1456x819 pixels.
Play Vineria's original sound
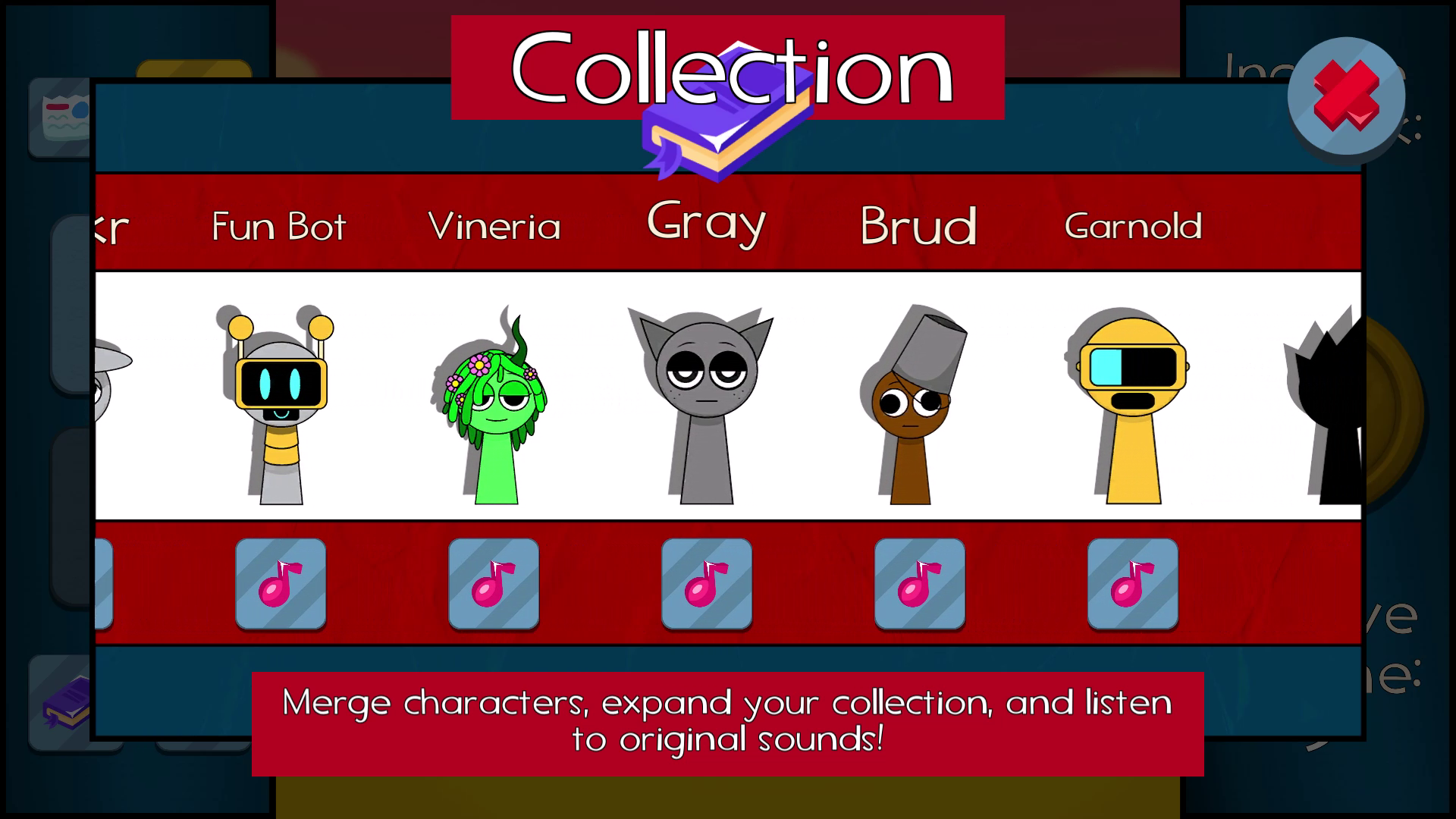[494, 584]
